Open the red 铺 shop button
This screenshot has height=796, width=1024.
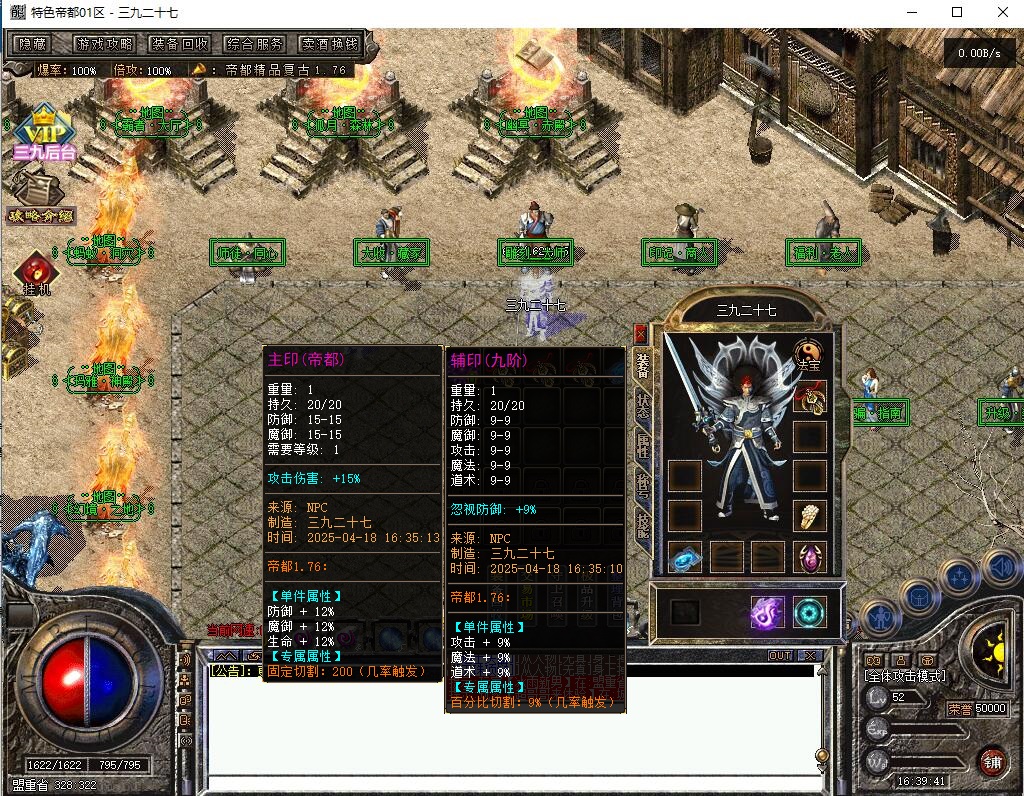point(991,761)
